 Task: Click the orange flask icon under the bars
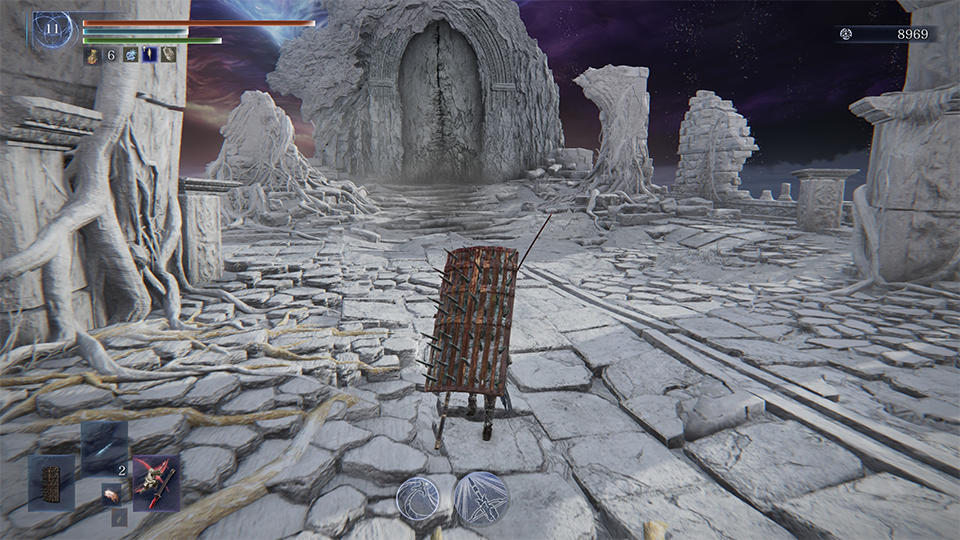(x=92, y=56)
